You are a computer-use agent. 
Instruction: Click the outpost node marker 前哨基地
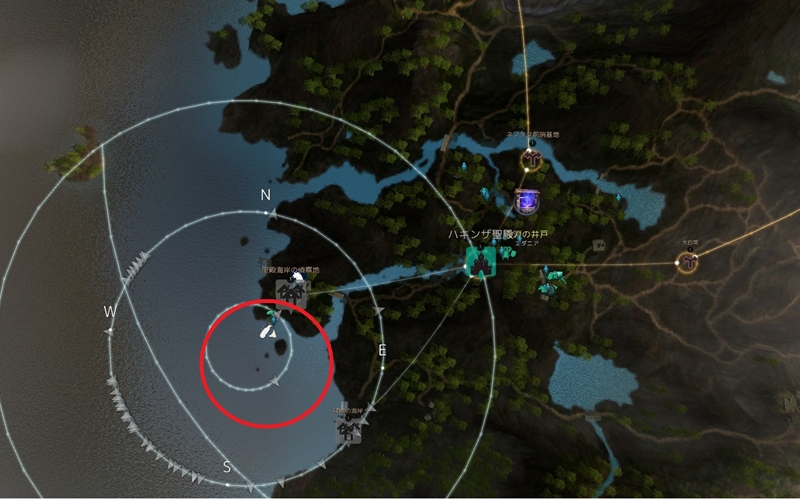tap(531, 158)
